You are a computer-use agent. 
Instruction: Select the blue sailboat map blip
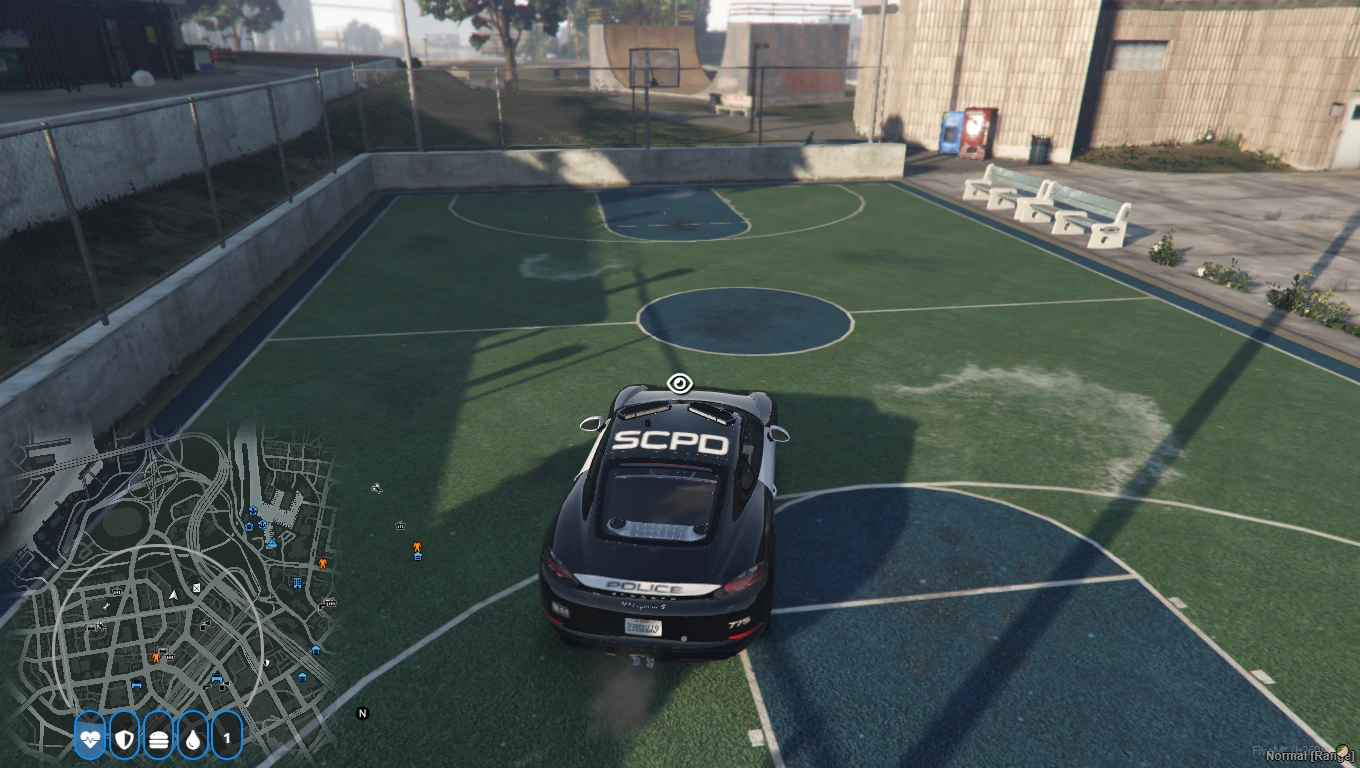pyautogui.click(x=271, y=543)
